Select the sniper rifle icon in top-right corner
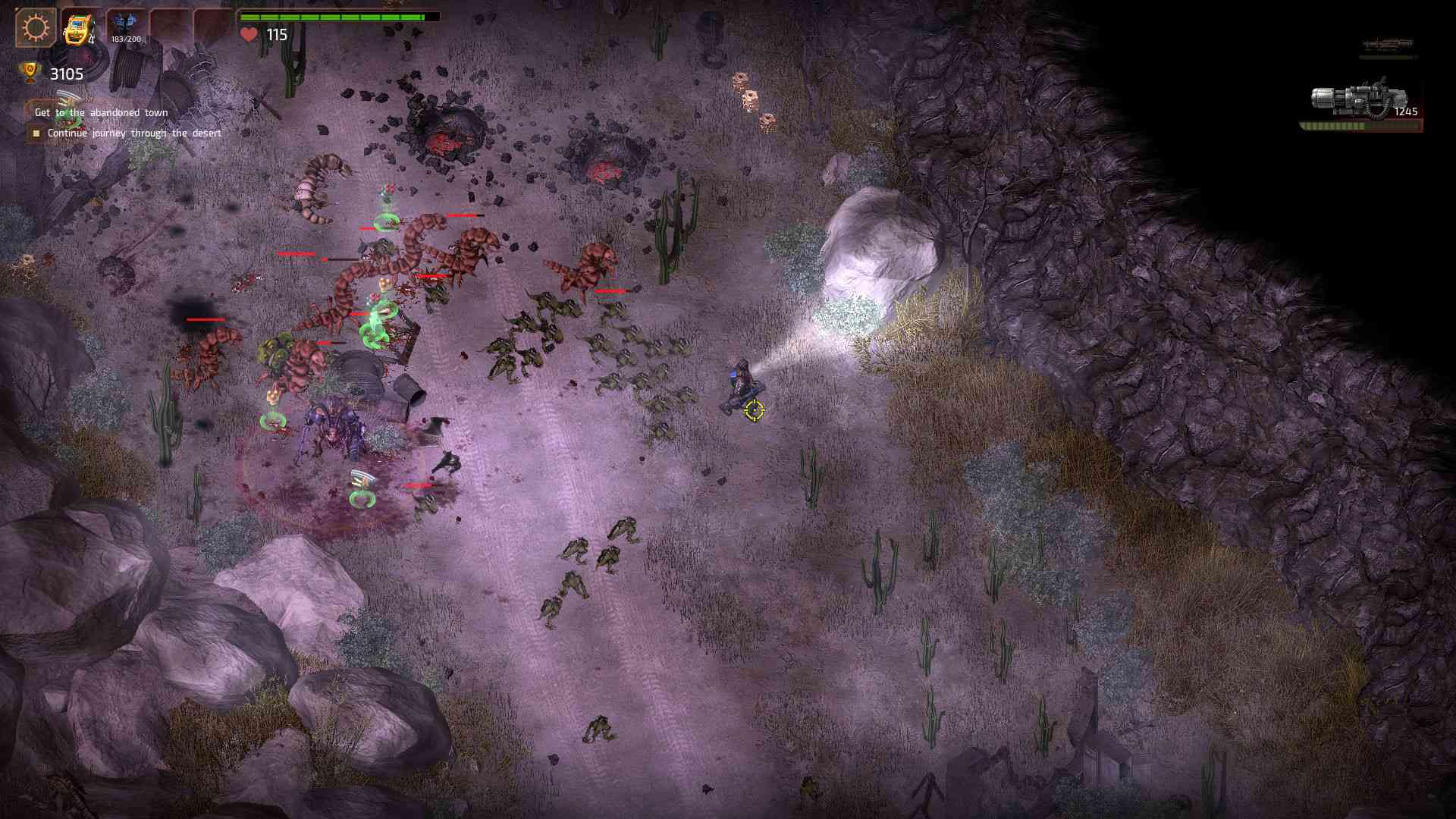This screenshot has width=1456, height=819. (x=1388, y=44)
